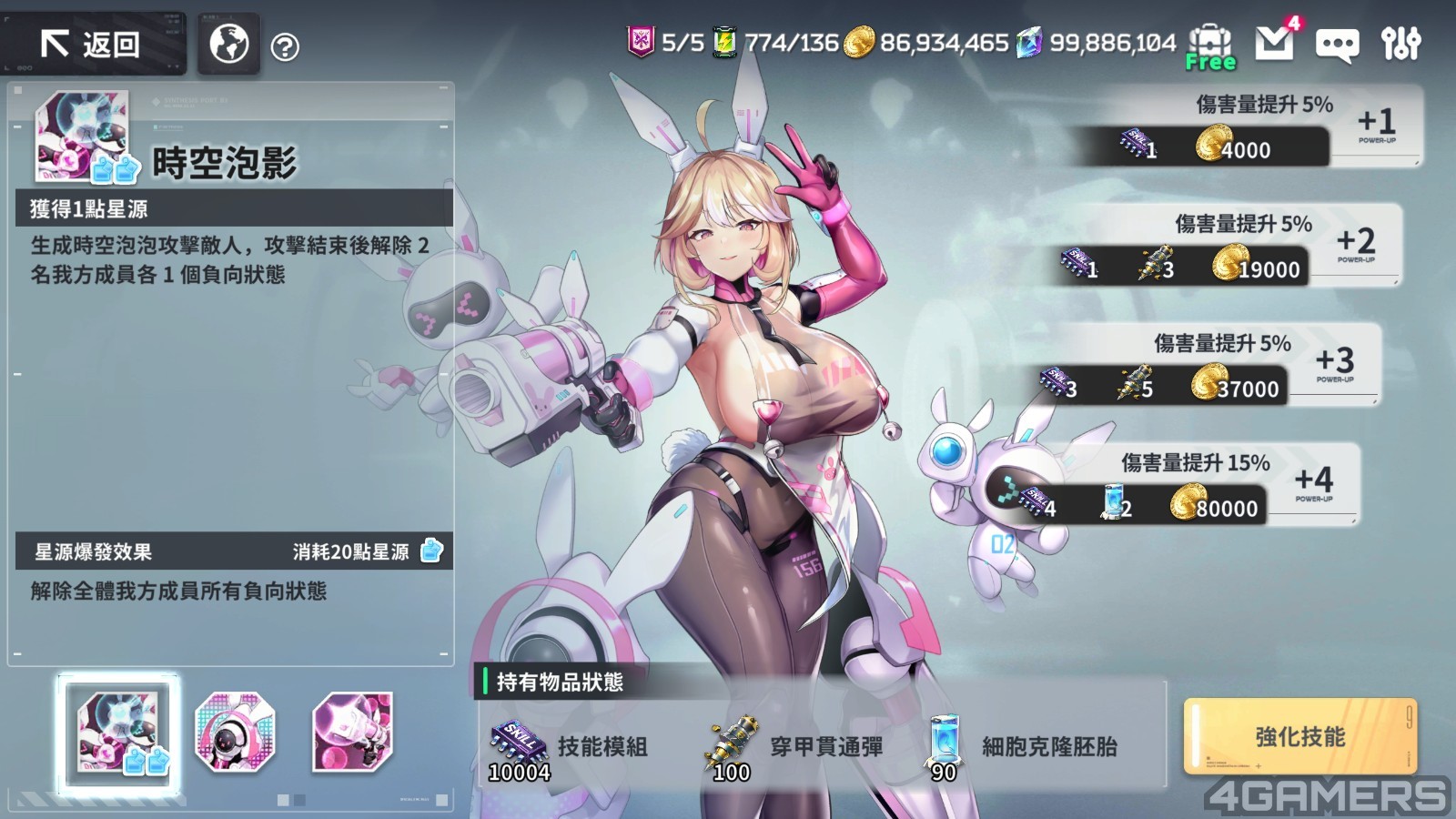
Task: Go back using the 返回 button
Action: click(92, 44)
